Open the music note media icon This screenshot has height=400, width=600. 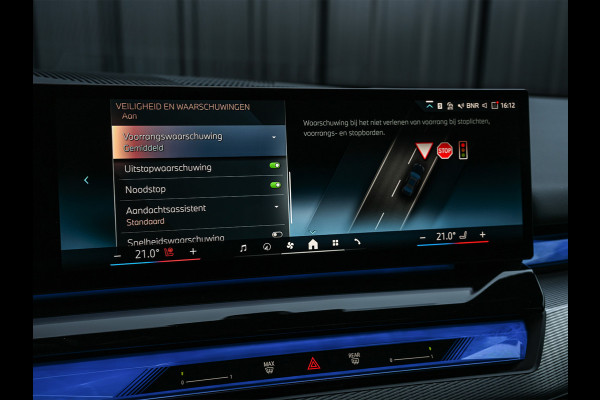(243, 247)
